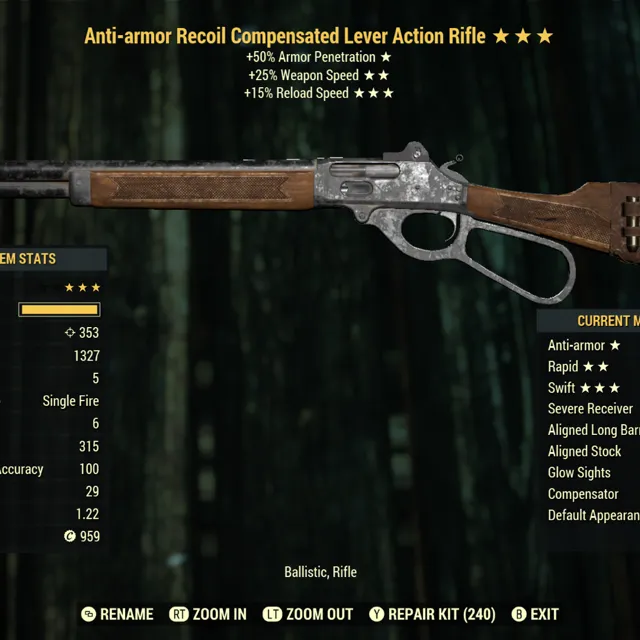Use the Repair Kit (240) option
640x640 pixels.
tap(432, 614)
